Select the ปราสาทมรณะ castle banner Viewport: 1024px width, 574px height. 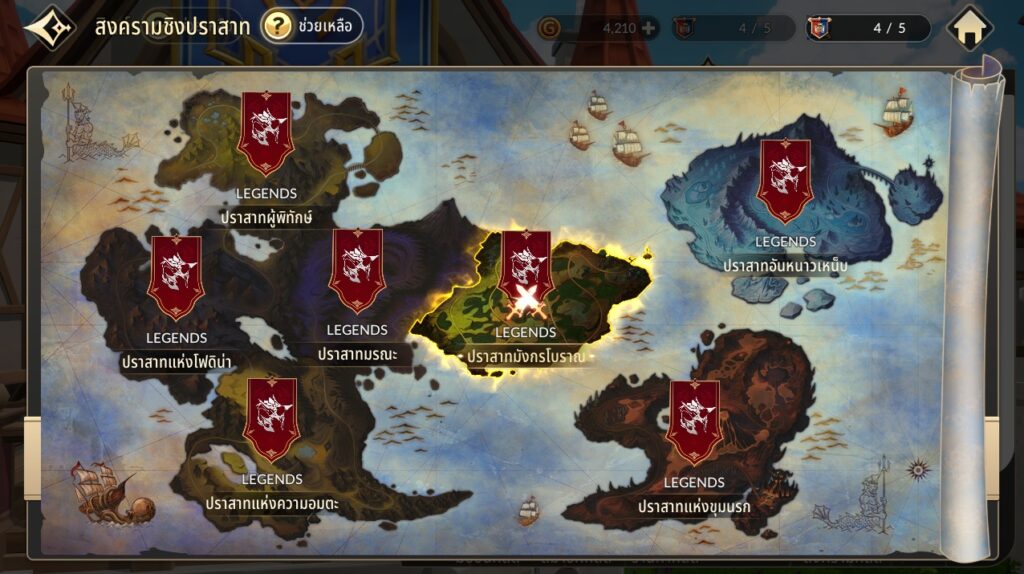[357, 270]
